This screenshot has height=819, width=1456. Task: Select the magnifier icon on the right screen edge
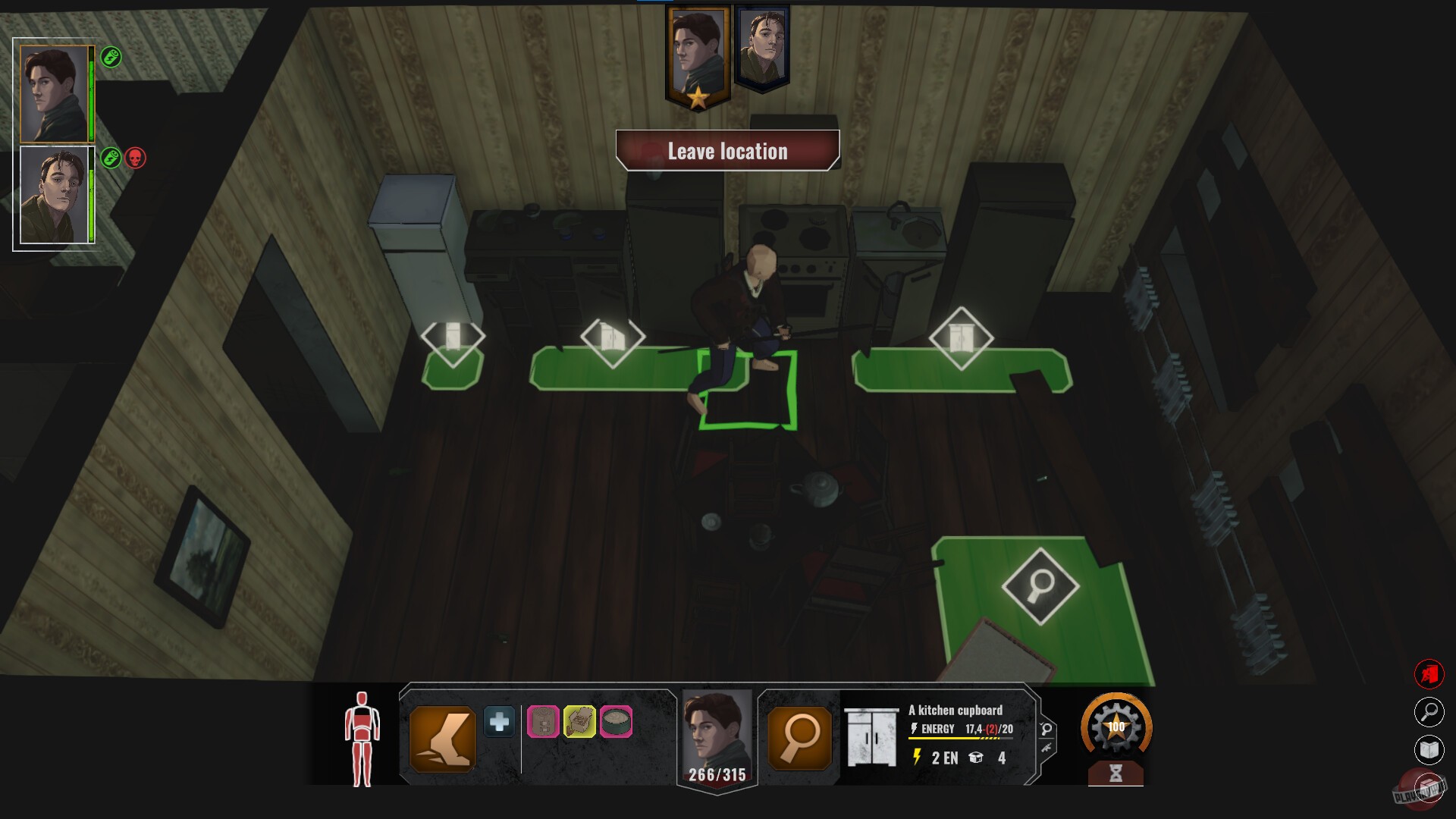tap(1430, 714)
